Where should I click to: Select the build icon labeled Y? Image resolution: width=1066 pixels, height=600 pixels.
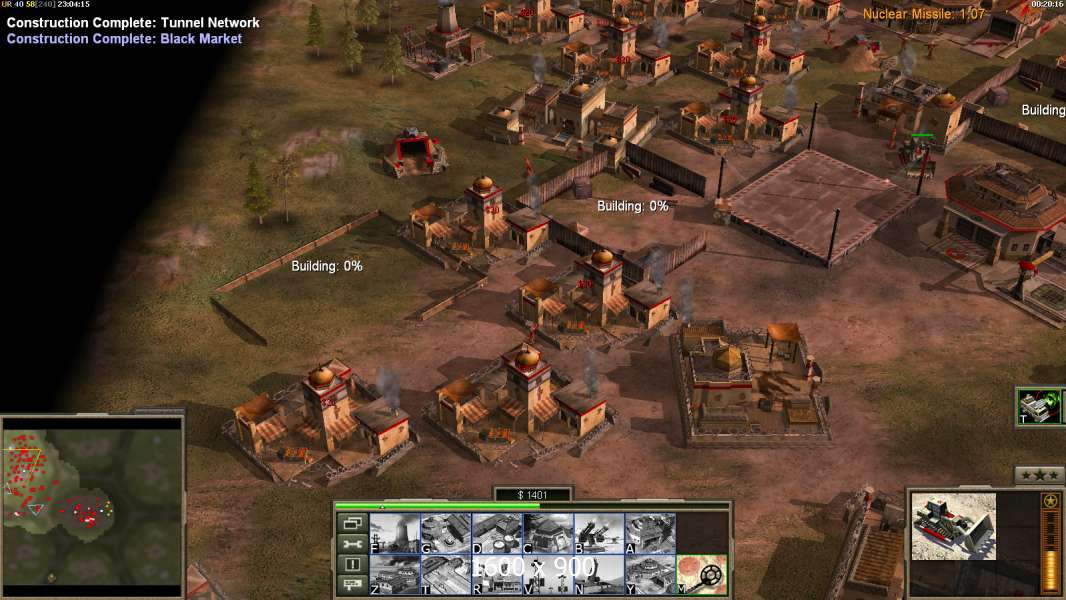click(x=650, y=575)
